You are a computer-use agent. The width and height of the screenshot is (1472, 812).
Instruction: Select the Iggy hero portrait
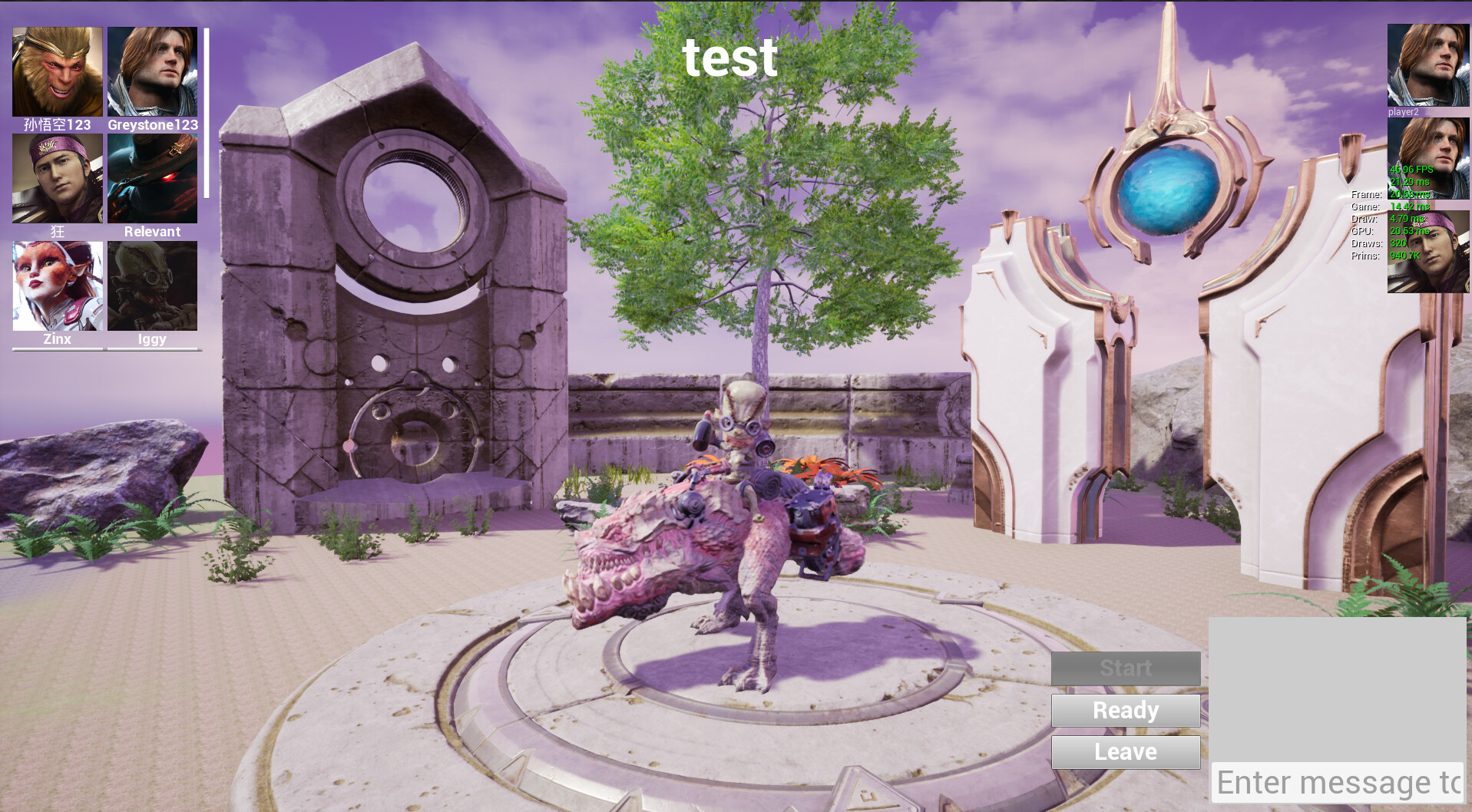151,285
